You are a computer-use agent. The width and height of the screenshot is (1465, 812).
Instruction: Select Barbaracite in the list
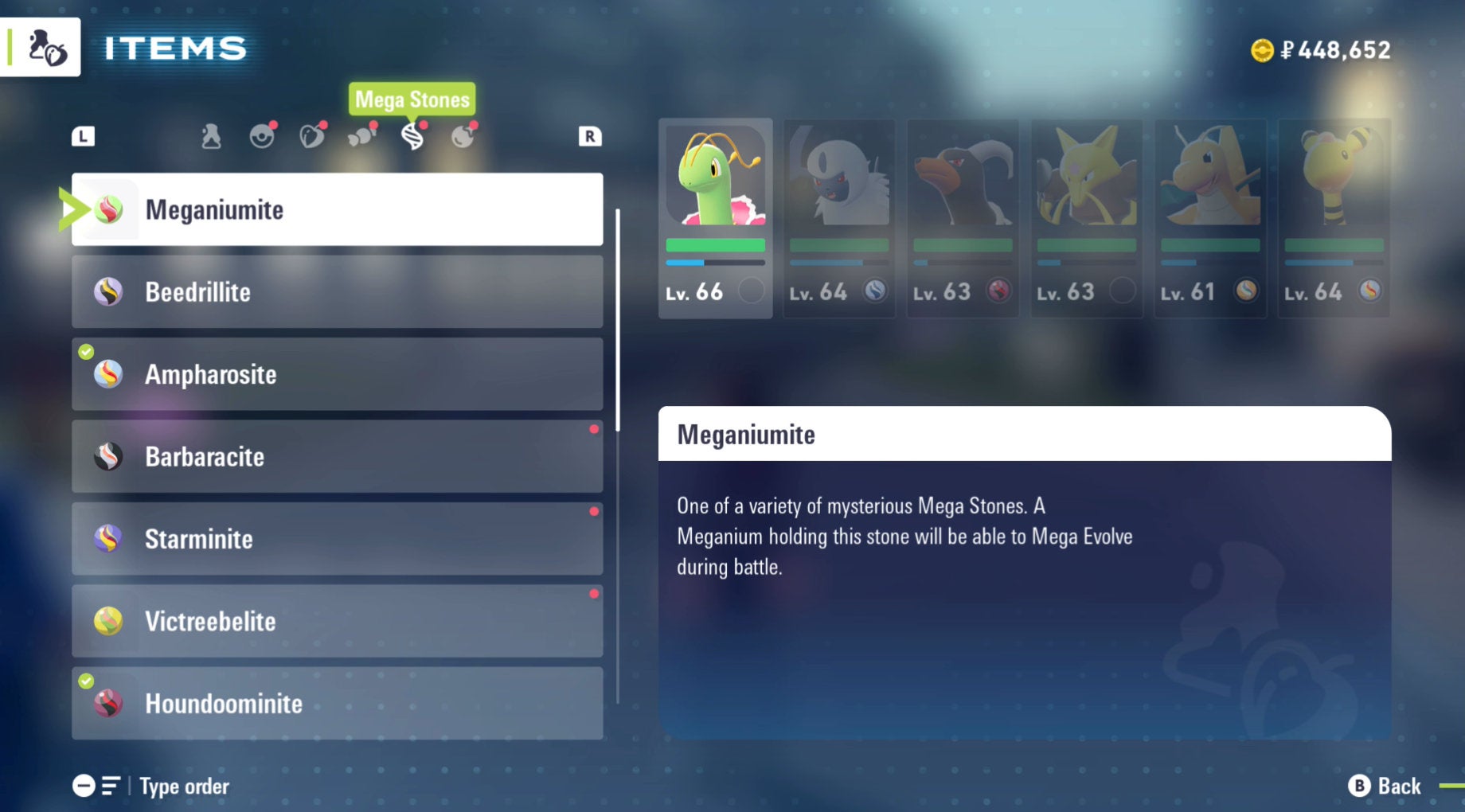[x=337, y=457]
